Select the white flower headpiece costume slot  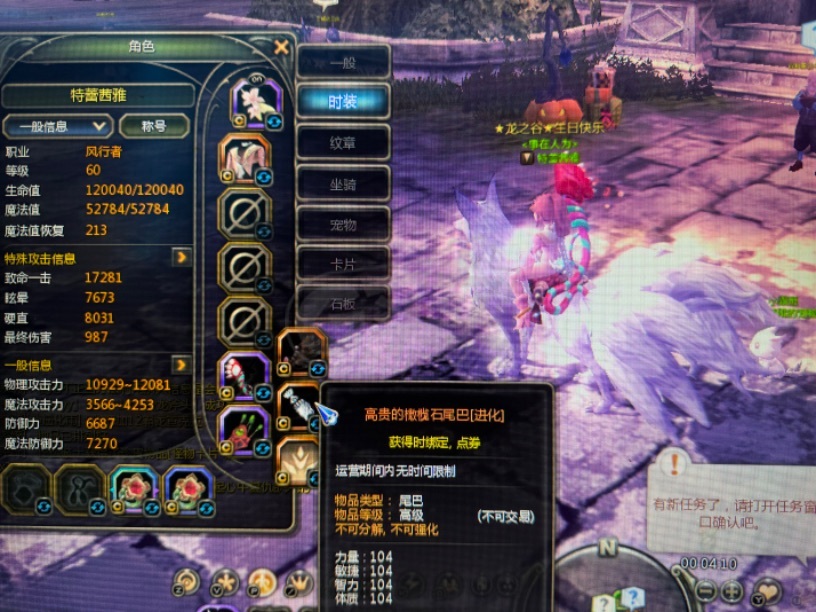(x=250, y=102)
